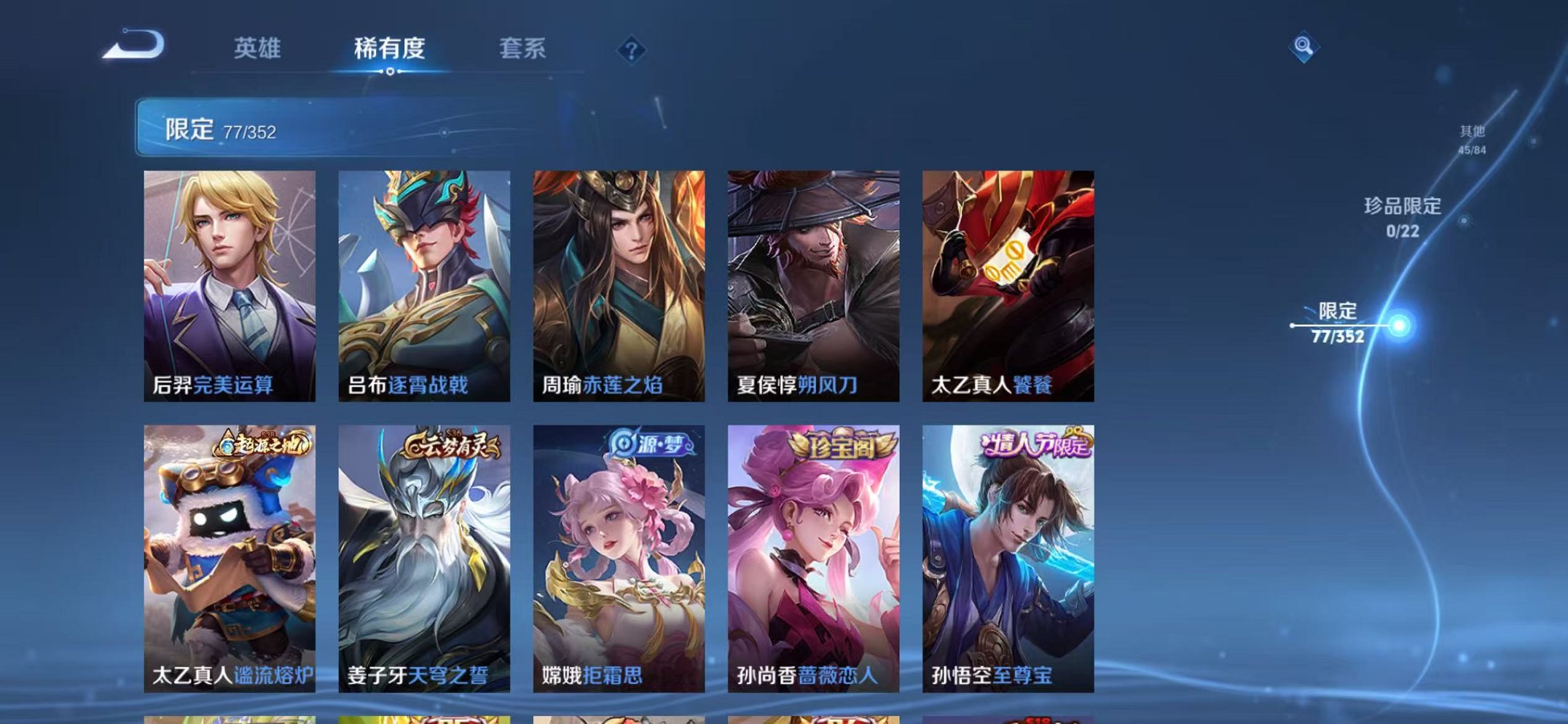
Task: Click the dot below the 稀有度 tab
Action: (x=391, y=73)
